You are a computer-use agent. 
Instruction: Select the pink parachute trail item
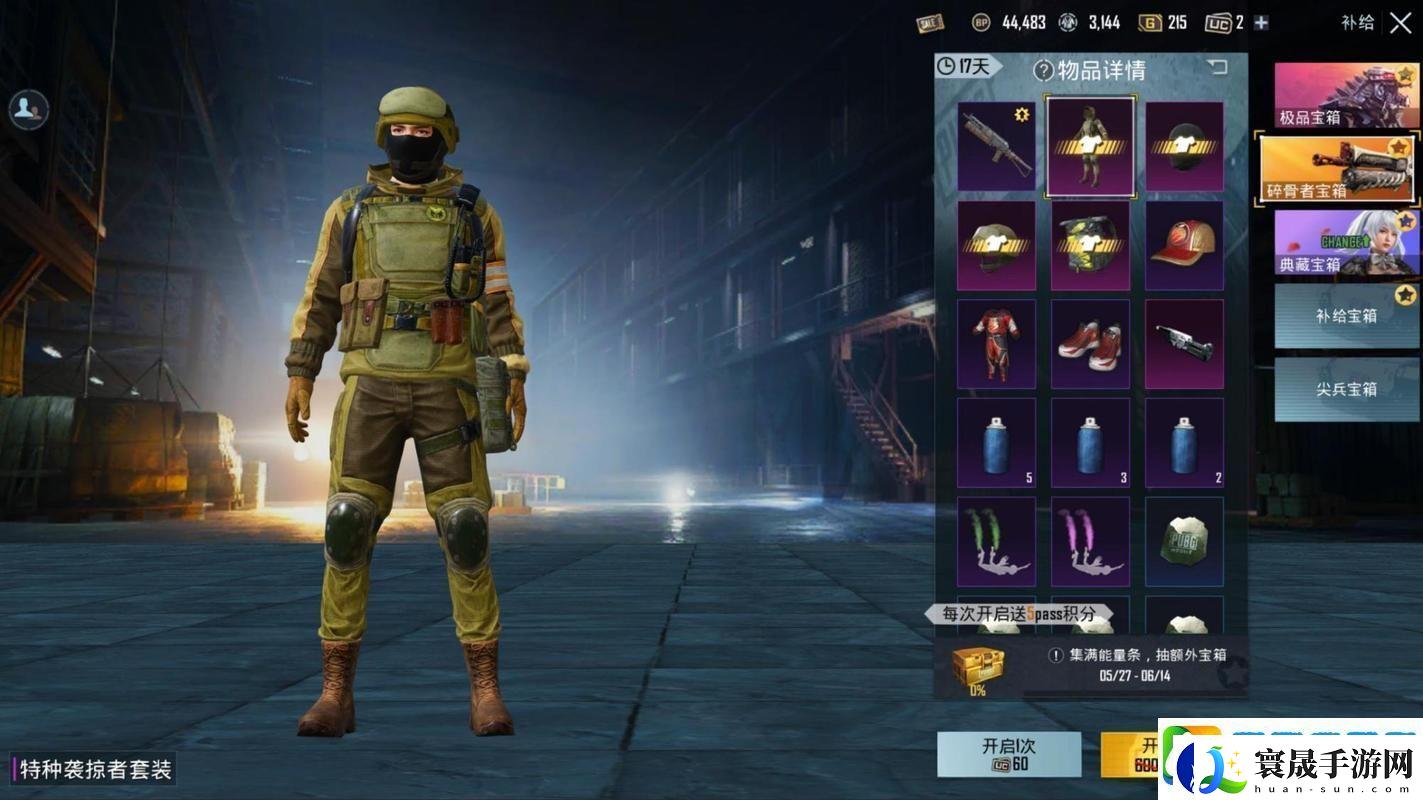tap(1090, 542)
